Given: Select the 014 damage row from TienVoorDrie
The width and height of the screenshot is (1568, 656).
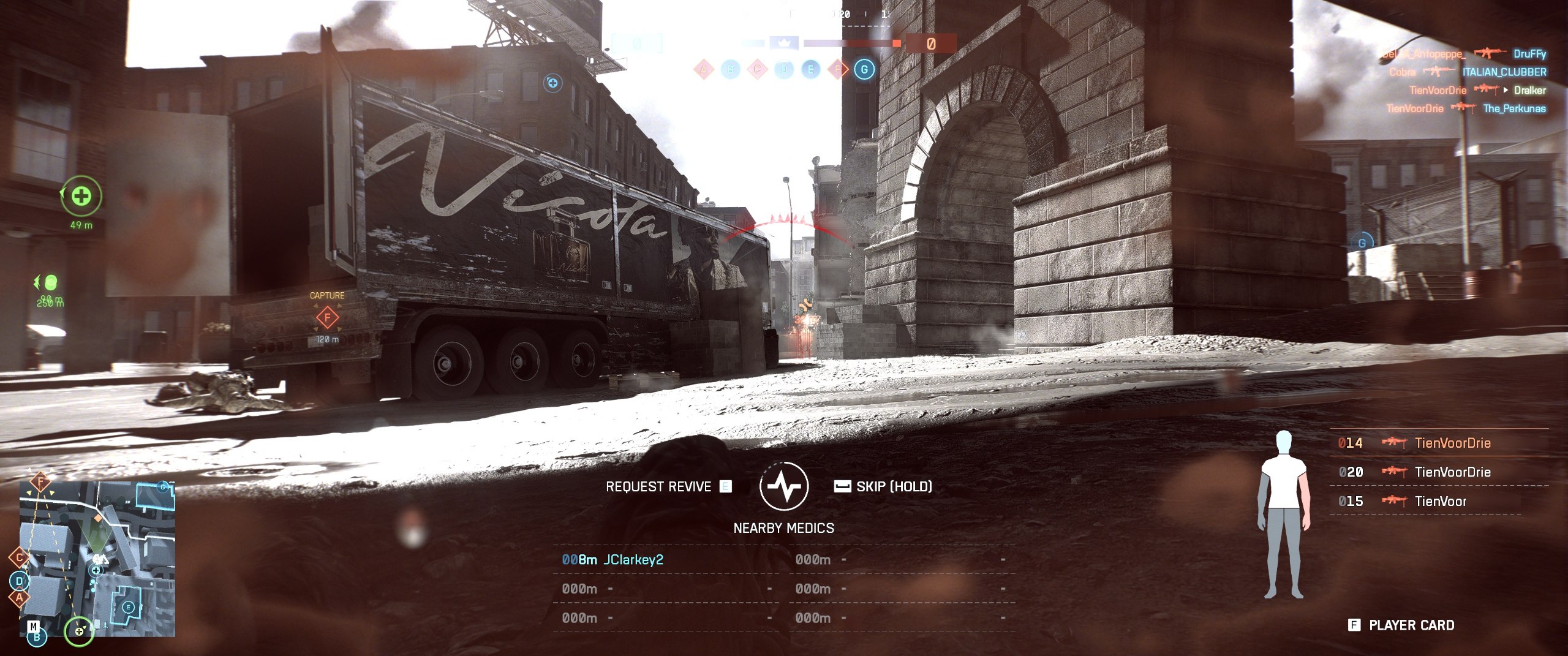Looking at the screenshot, I should click(1438, 443).
